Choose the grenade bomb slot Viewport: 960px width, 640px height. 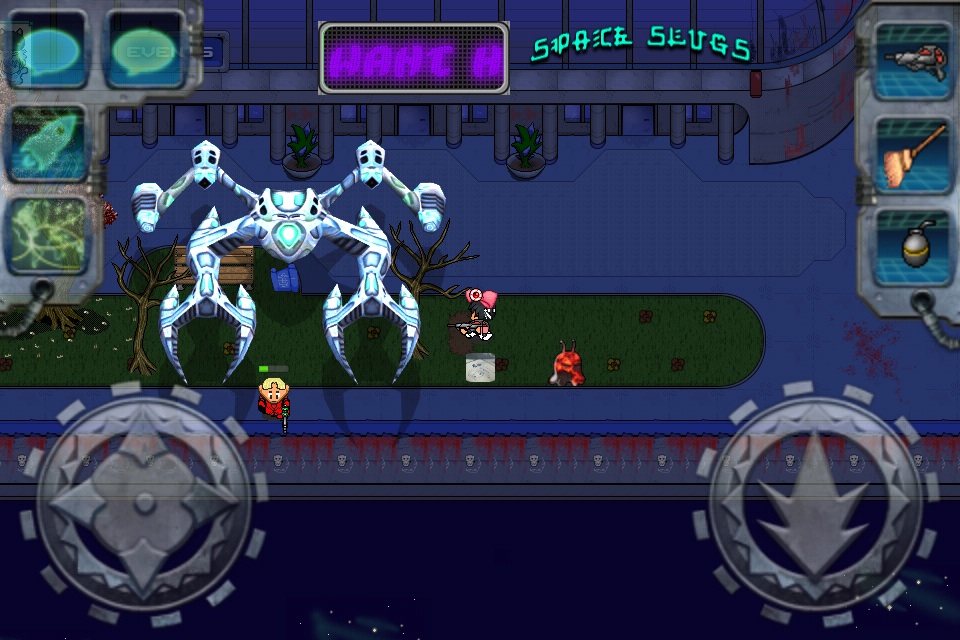pos(912,247)
